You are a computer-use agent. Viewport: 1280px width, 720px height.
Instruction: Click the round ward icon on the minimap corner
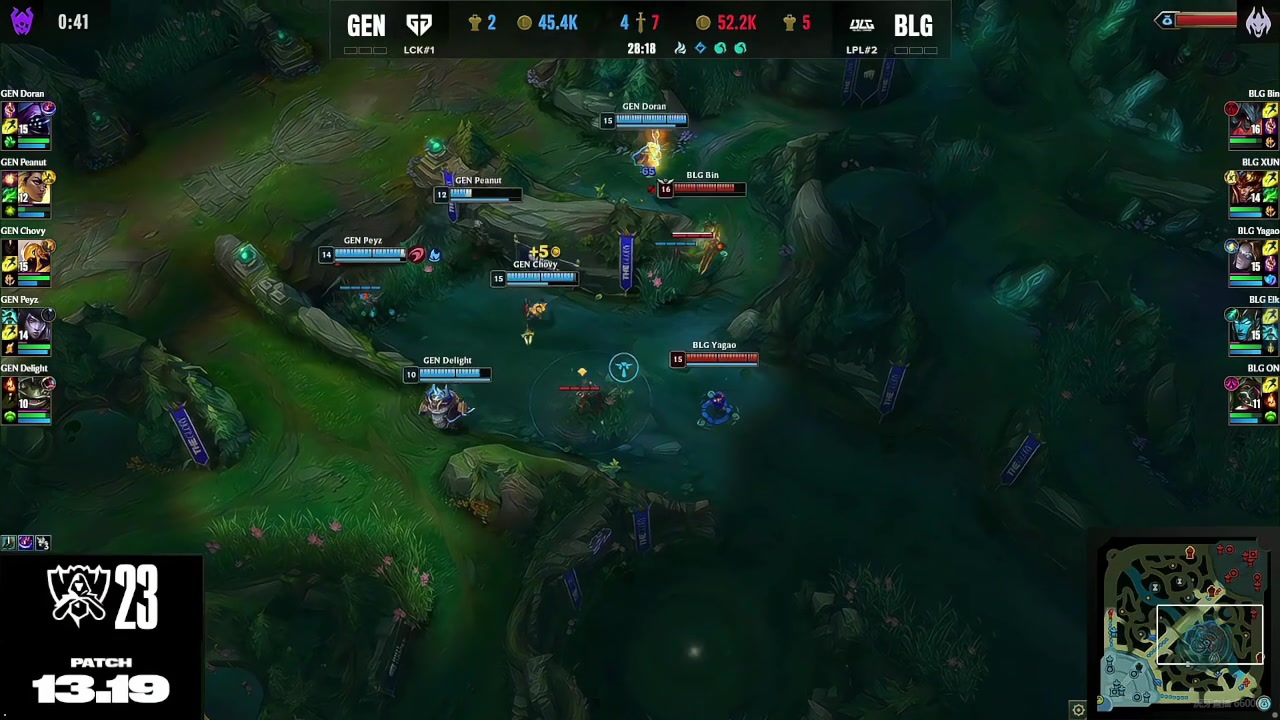pos(1264,704)
